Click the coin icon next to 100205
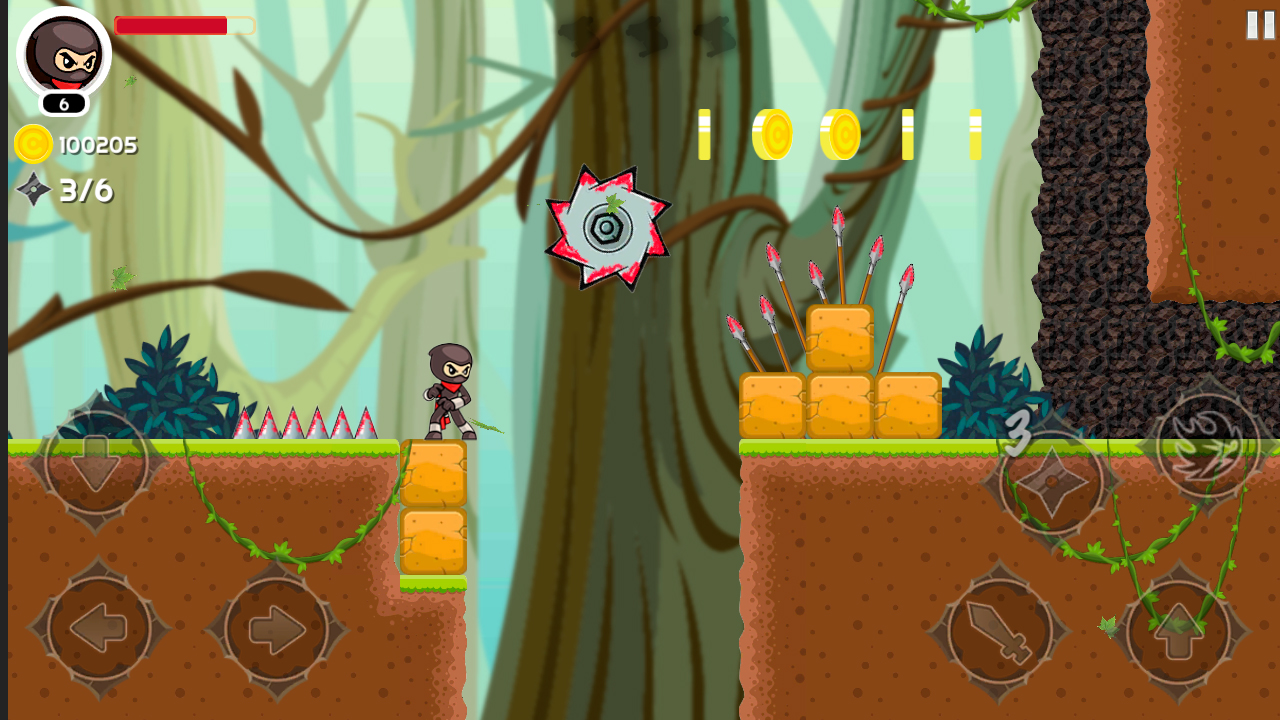This screenshot has width=1280, height=720. click(32, 143)
